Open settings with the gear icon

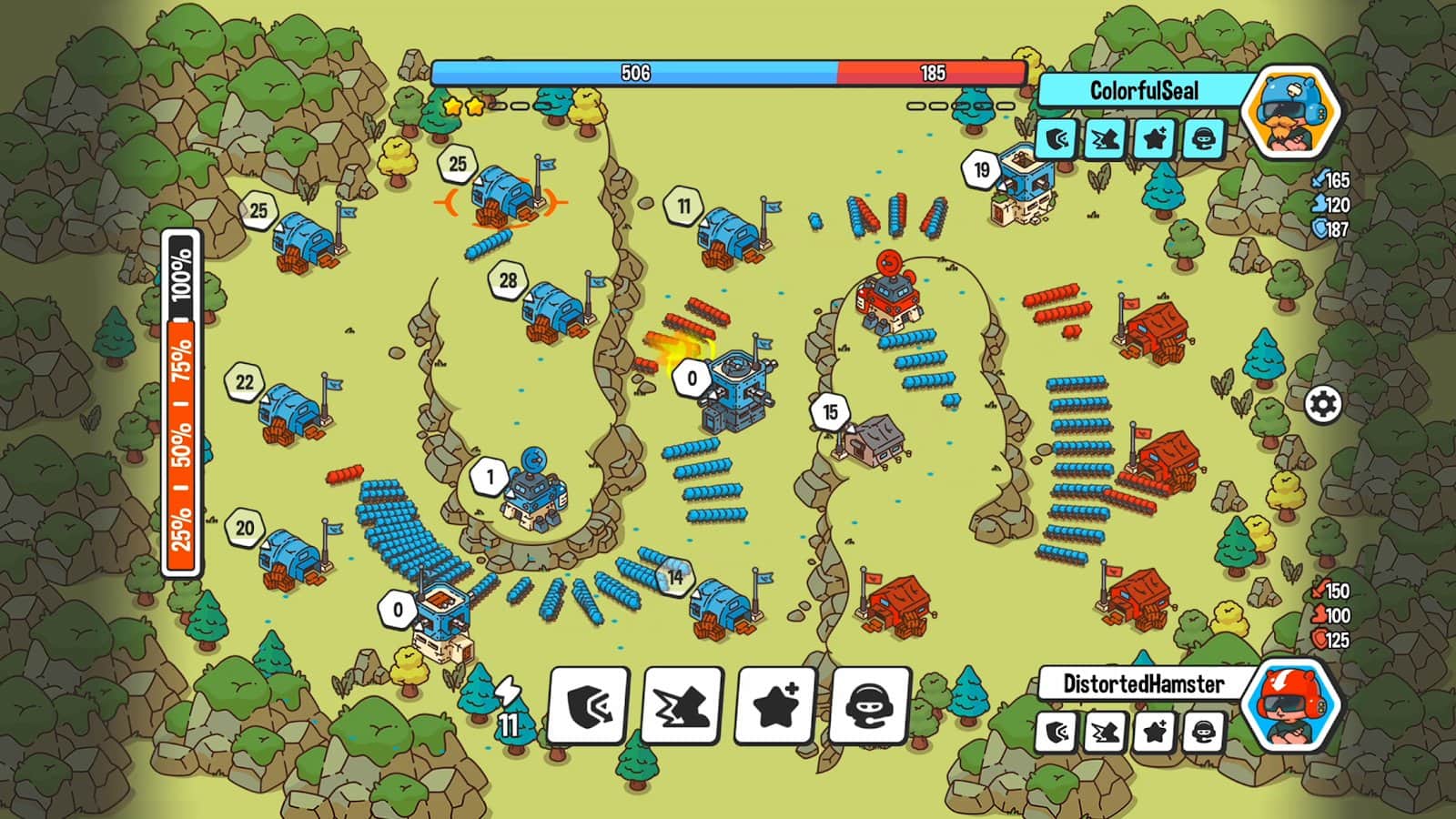[x=1322, y=403]
